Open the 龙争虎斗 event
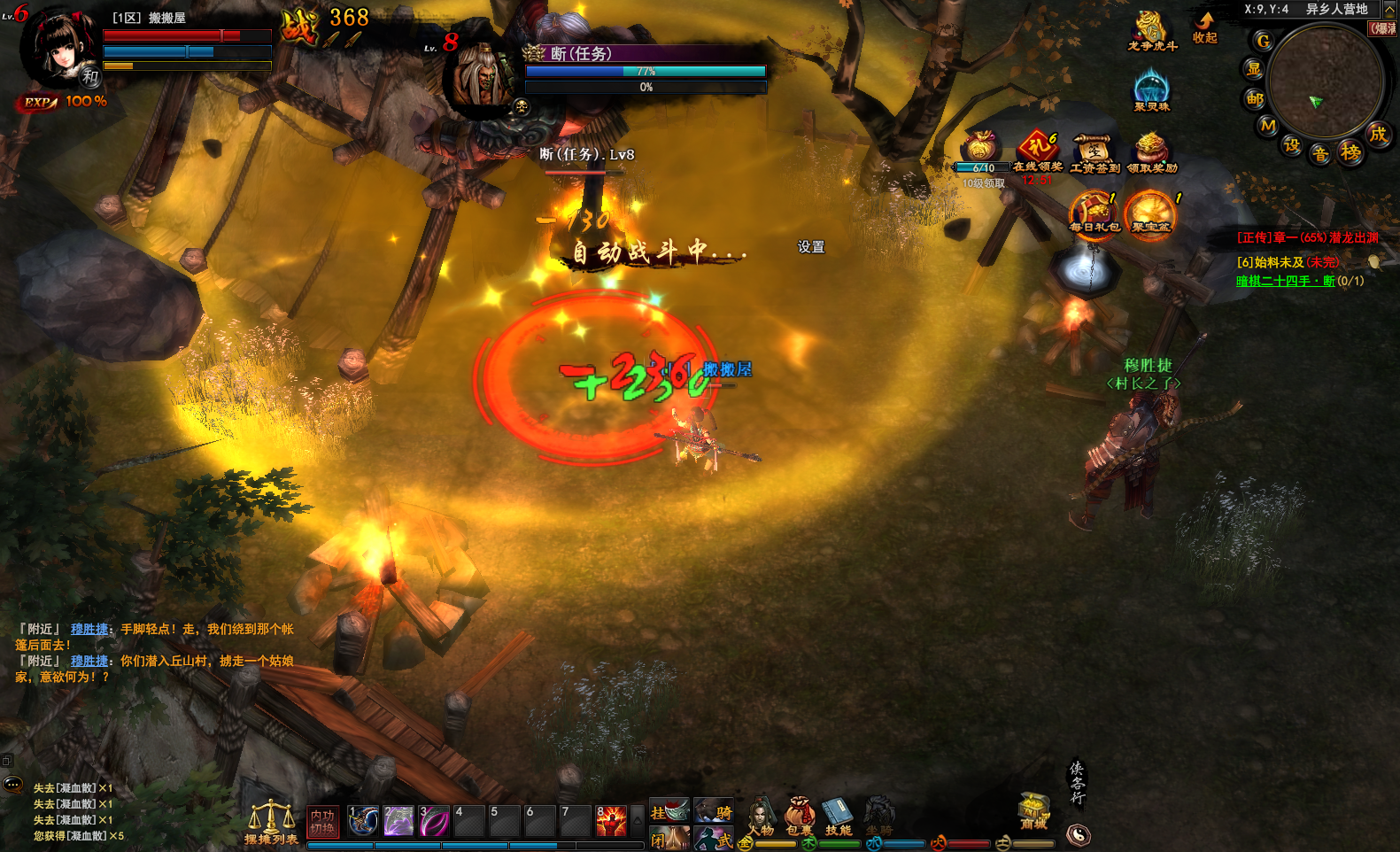The width and height of the screenshot is (1400, 852). pyautogui.click(x=1151, y=31)
